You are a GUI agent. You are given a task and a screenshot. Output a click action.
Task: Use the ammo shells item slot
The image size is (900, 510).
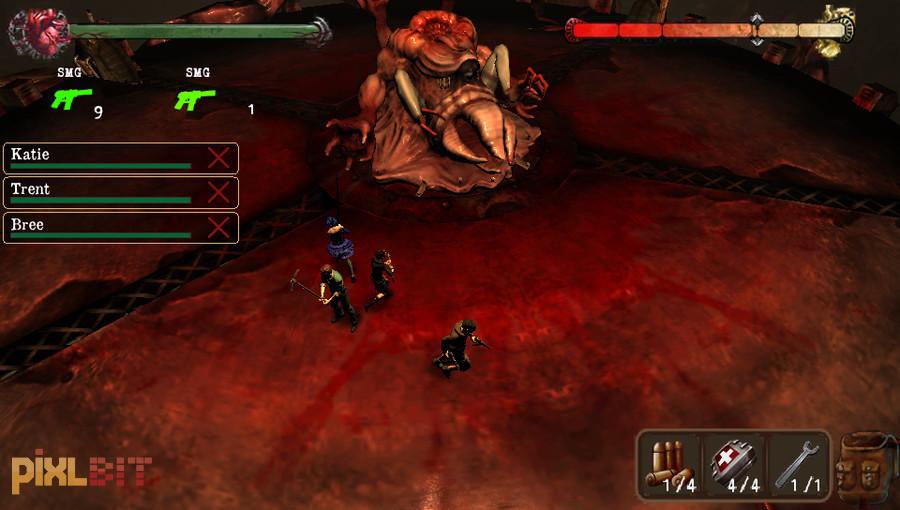670,465
